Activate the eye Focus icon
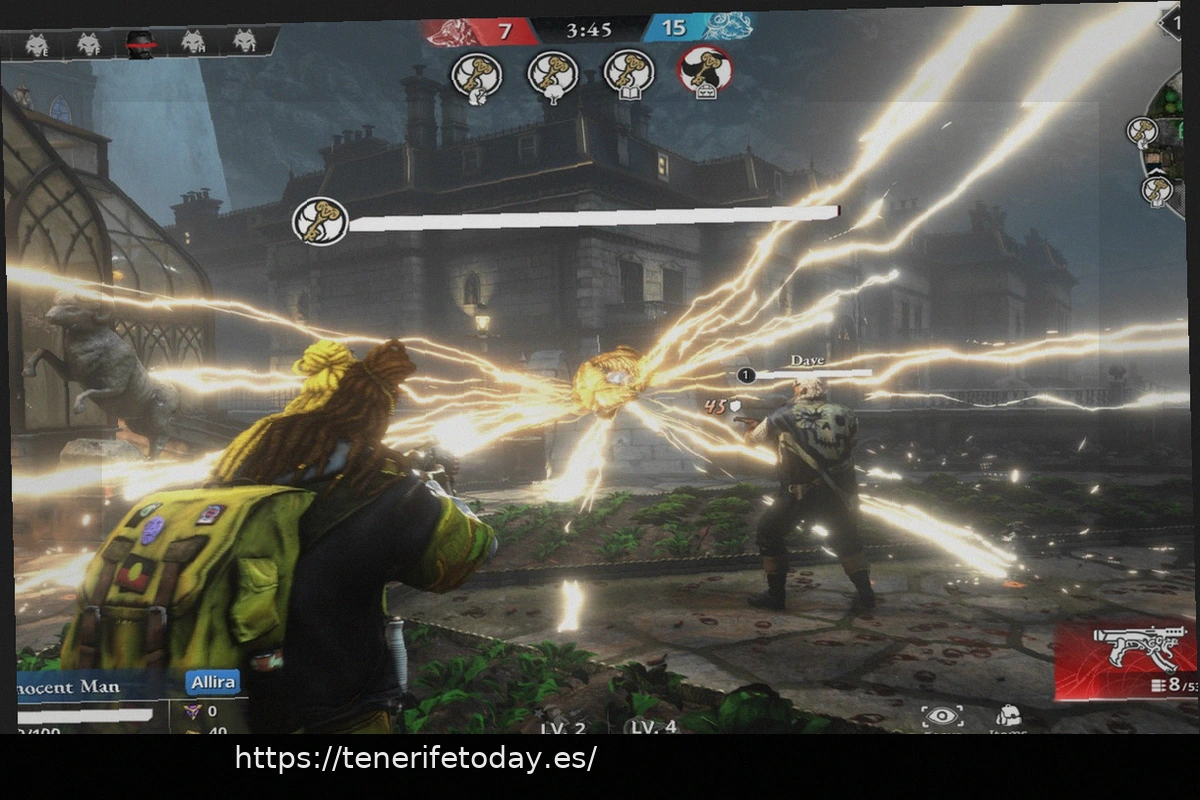 (942, 716)
